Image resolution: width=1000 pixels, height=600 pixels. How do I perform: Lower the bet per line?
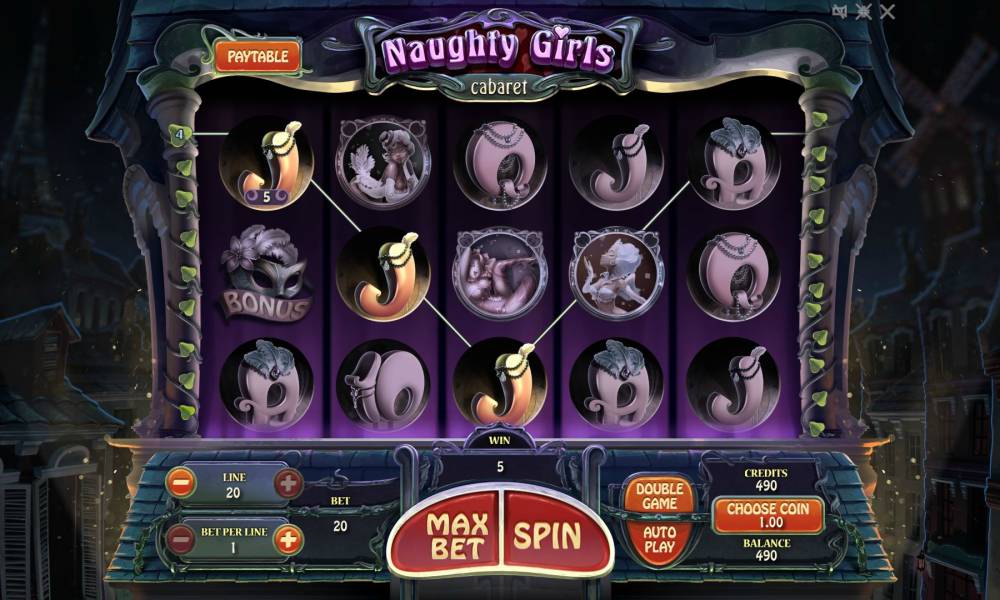pyautogui.click(x=181, y=540)
